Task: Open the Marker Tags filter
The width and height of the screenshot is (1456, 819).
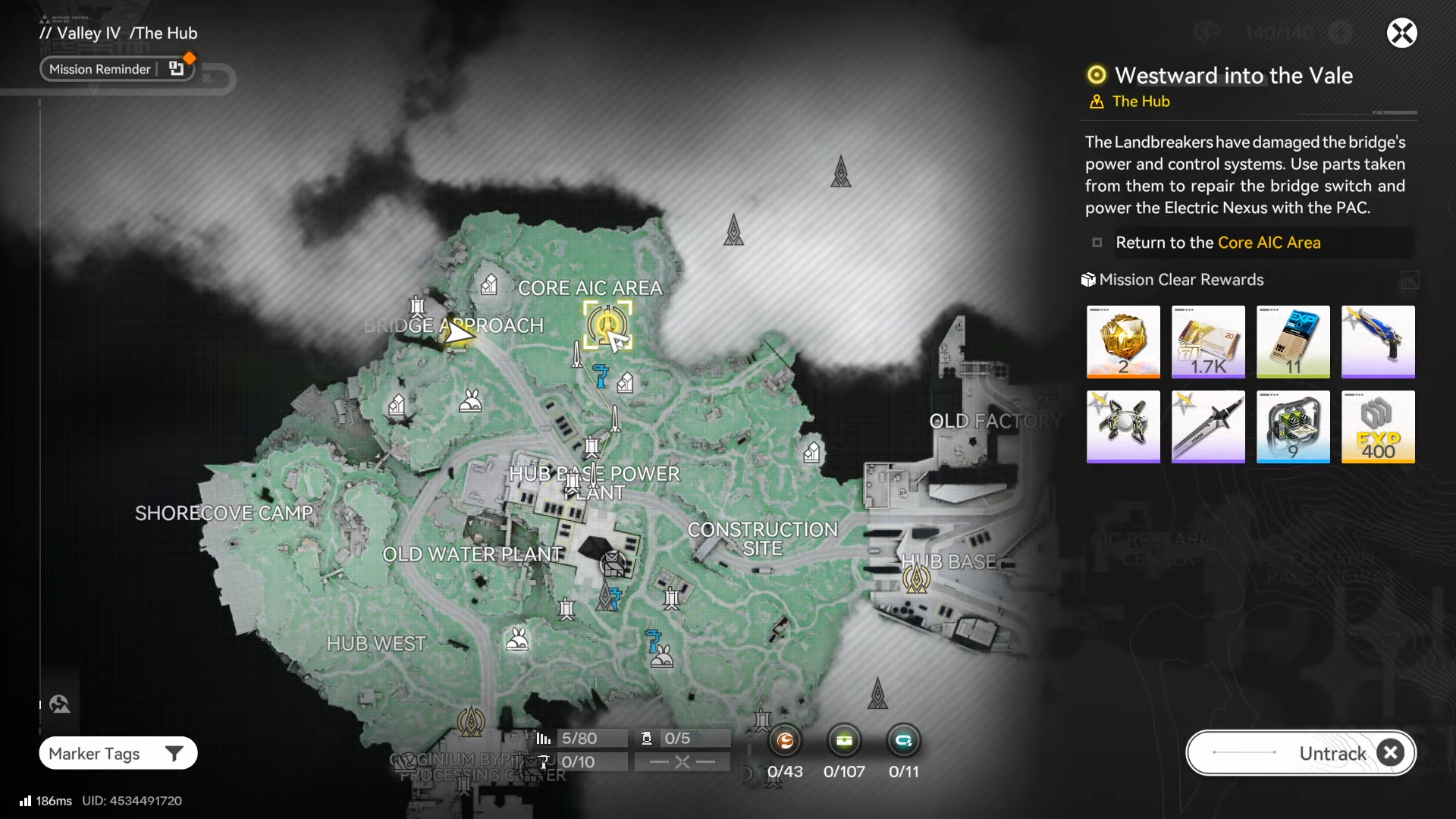Action: click(118, 753)
